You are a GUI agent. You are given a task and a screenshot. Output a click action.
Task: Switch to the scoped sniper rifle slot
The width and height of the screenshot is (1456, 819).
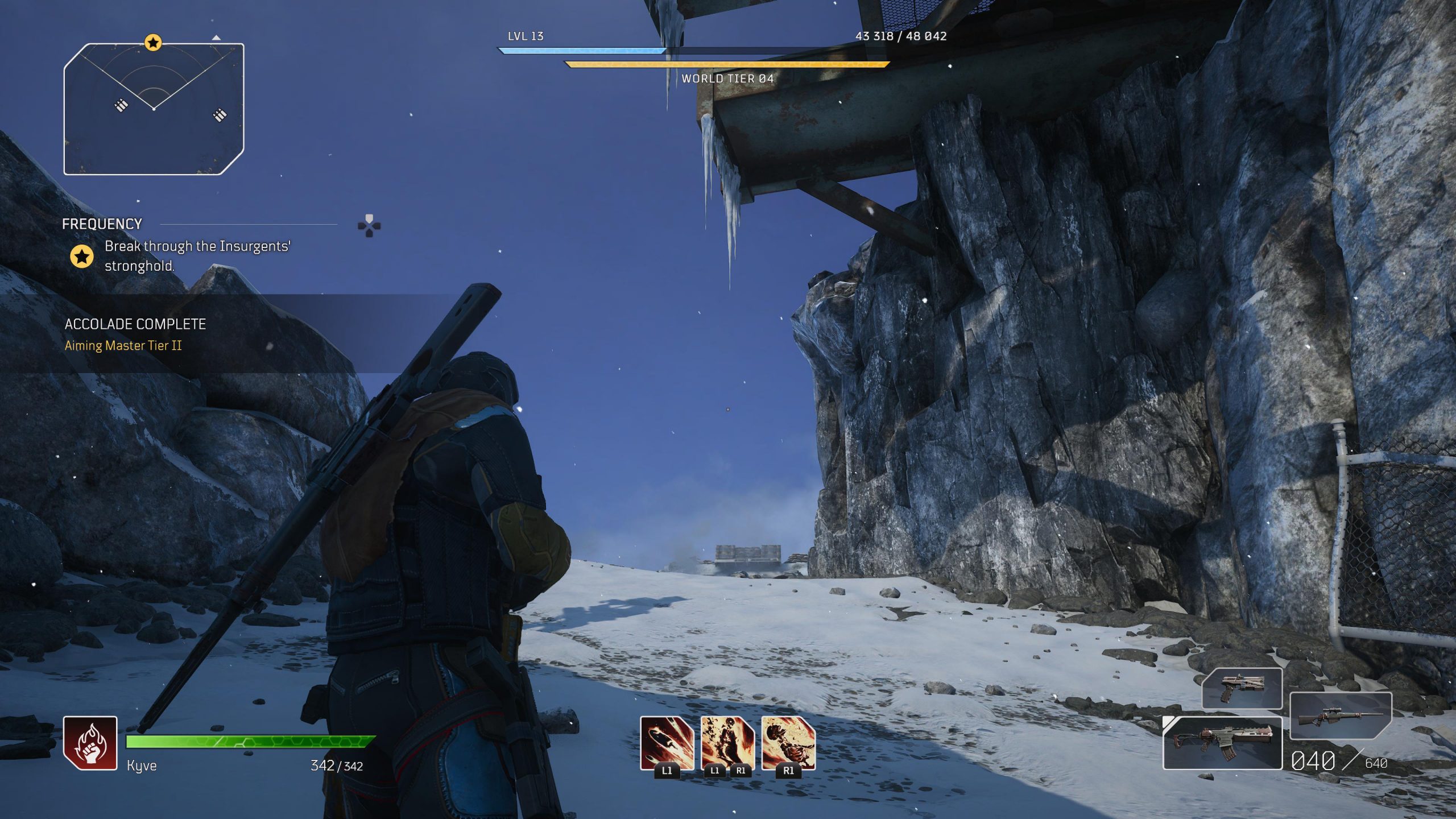tap(1340, 715)
